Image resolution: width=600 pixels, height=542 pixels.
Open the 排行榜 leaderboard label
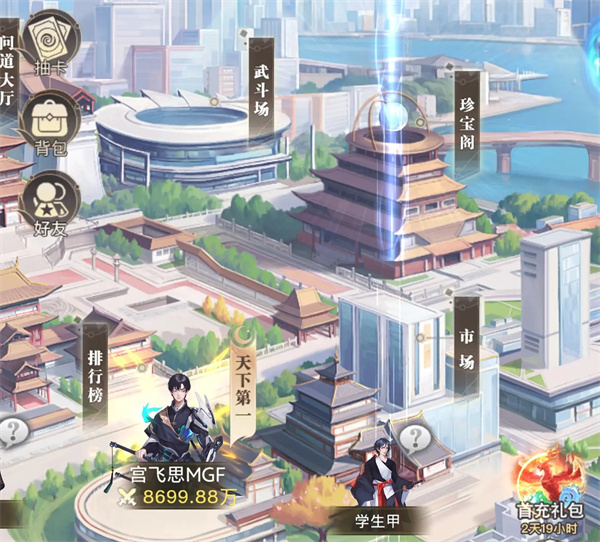(94, 364)
